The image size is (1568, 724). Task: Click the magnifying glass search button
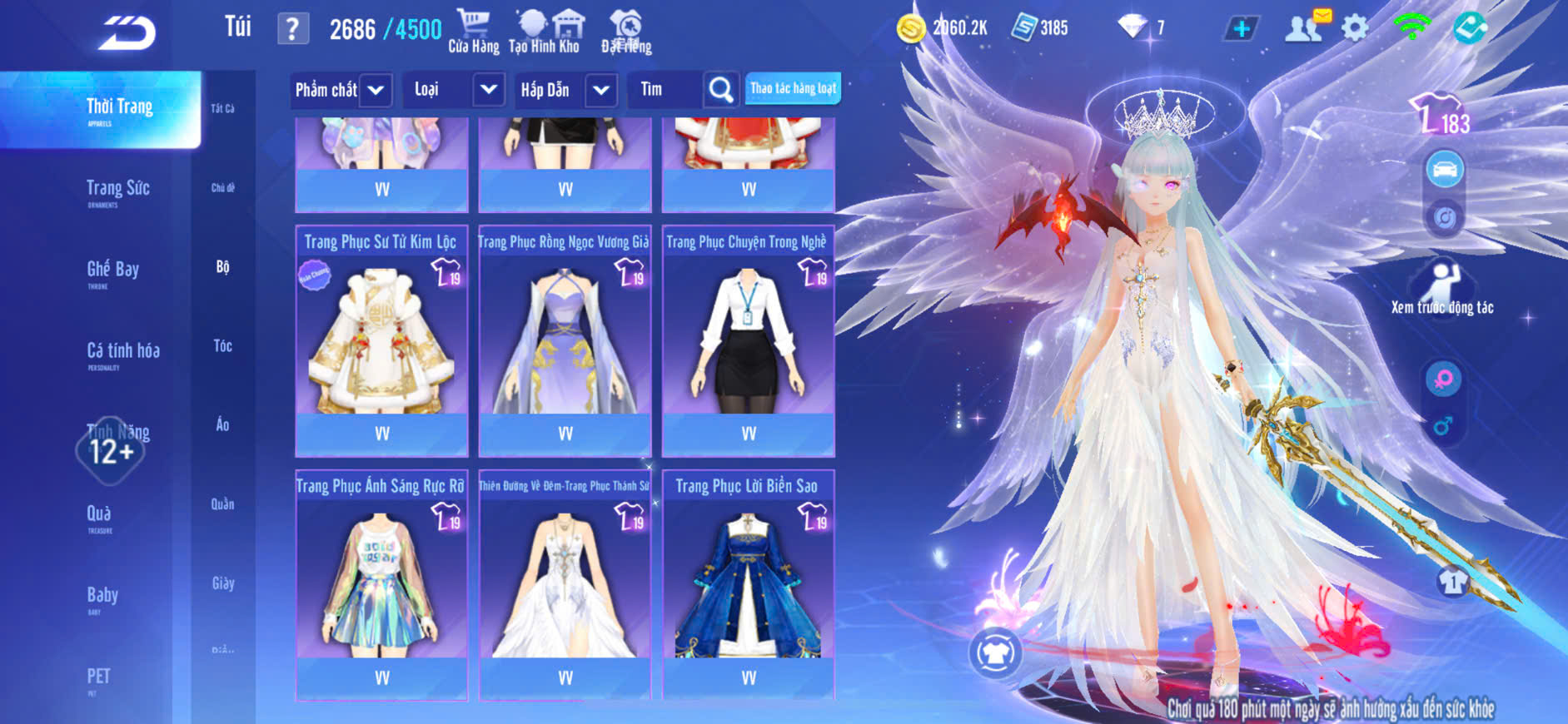(x=720, y=90)
